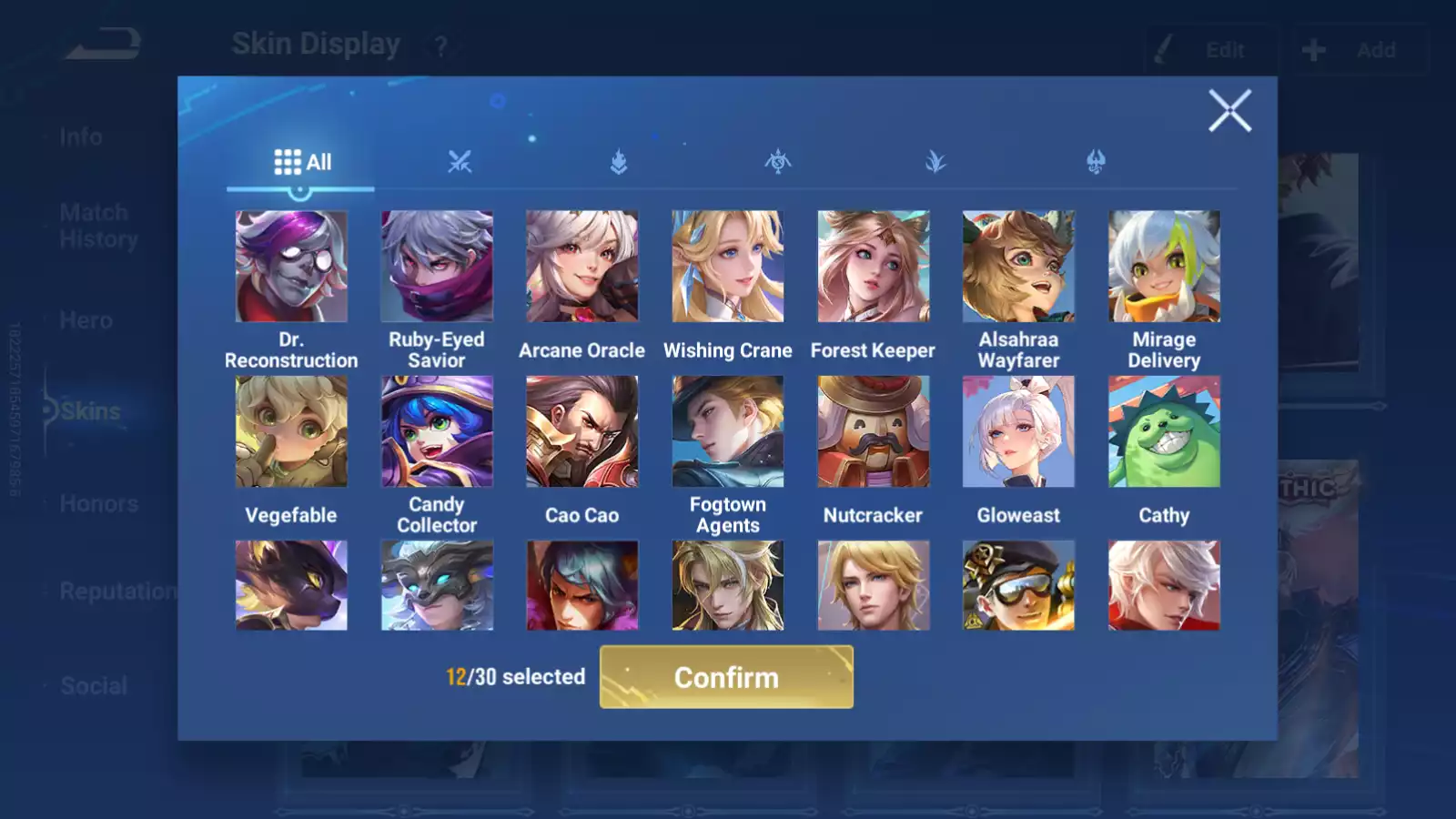Pick the Arcane Oracle skin

pos(582,267)
